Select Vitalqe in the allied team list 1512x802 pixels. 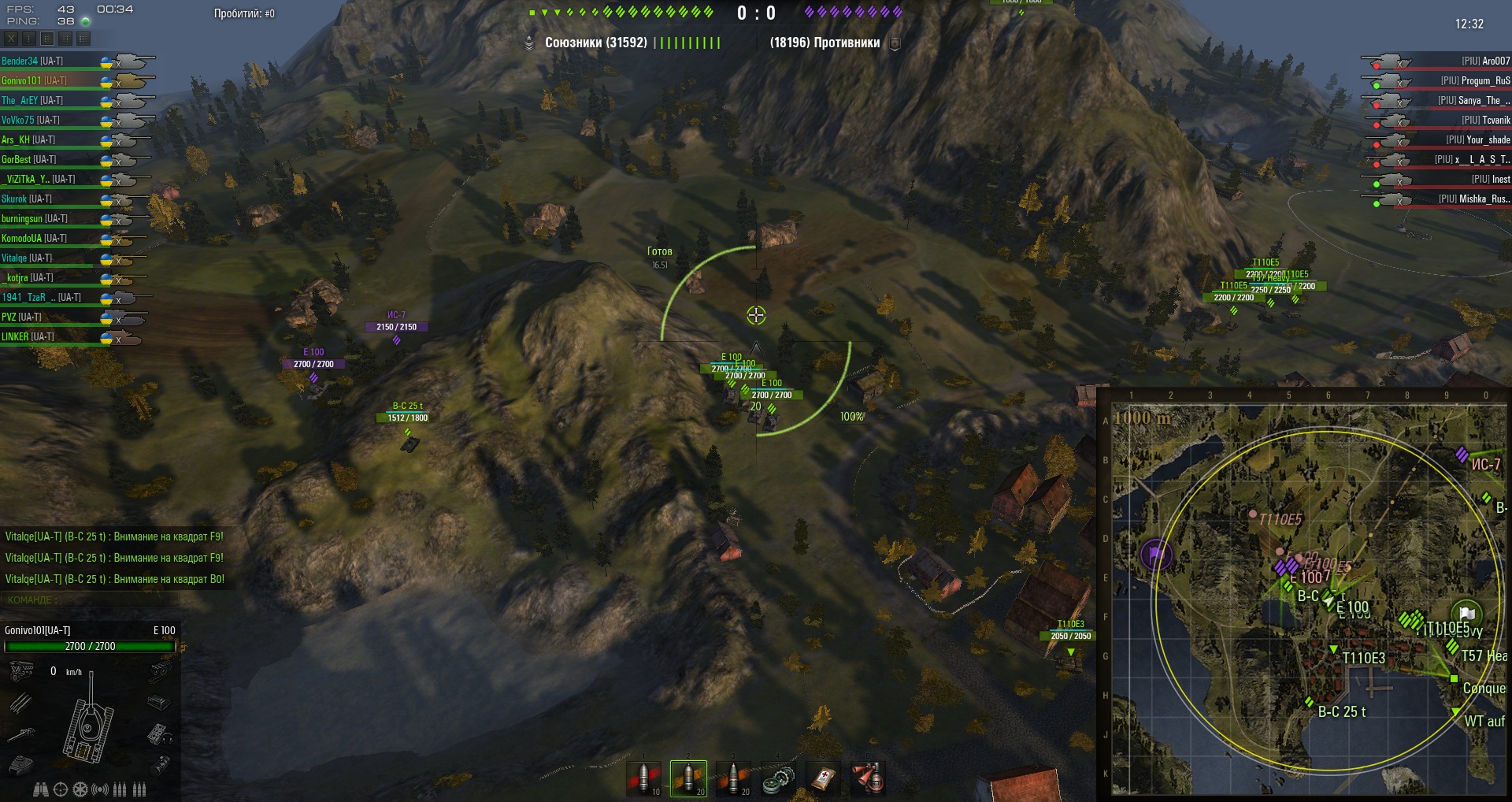[x=27, y=258]
